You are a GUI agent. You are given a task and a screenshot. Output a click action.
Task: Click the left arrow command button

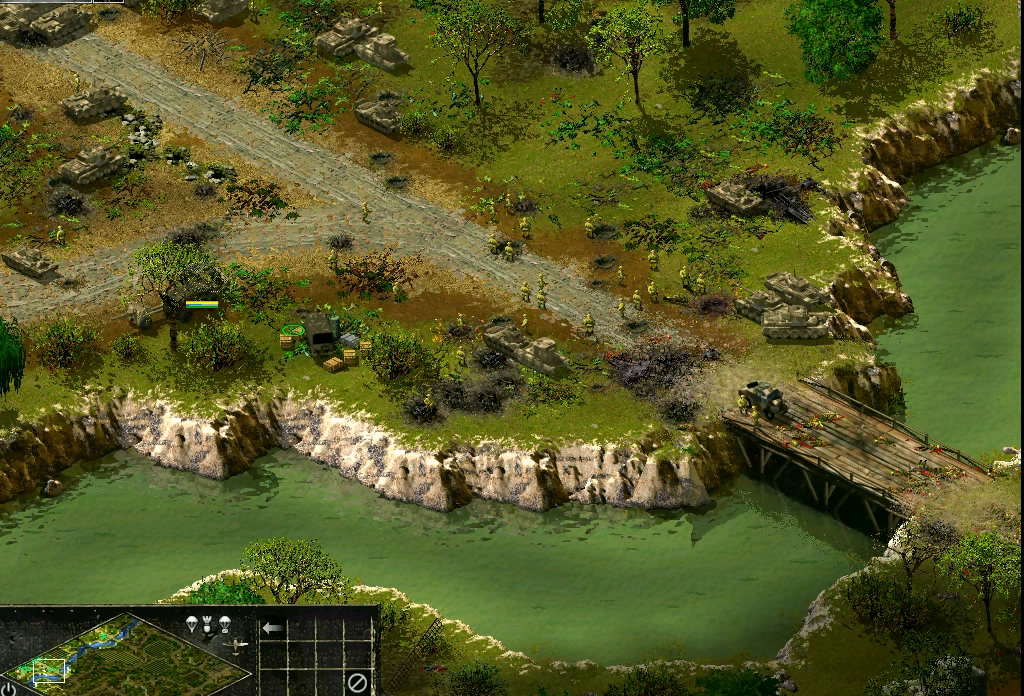pos(272,629)
